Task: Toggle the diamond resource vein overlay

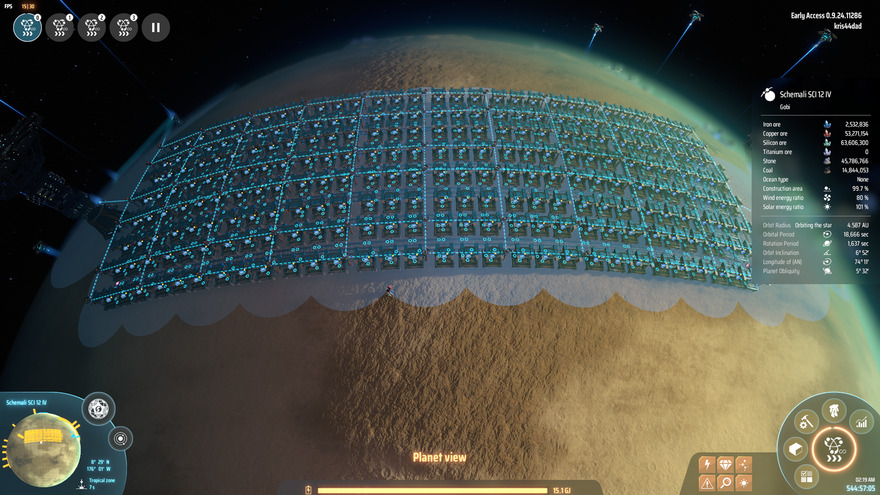Action: 724,464
